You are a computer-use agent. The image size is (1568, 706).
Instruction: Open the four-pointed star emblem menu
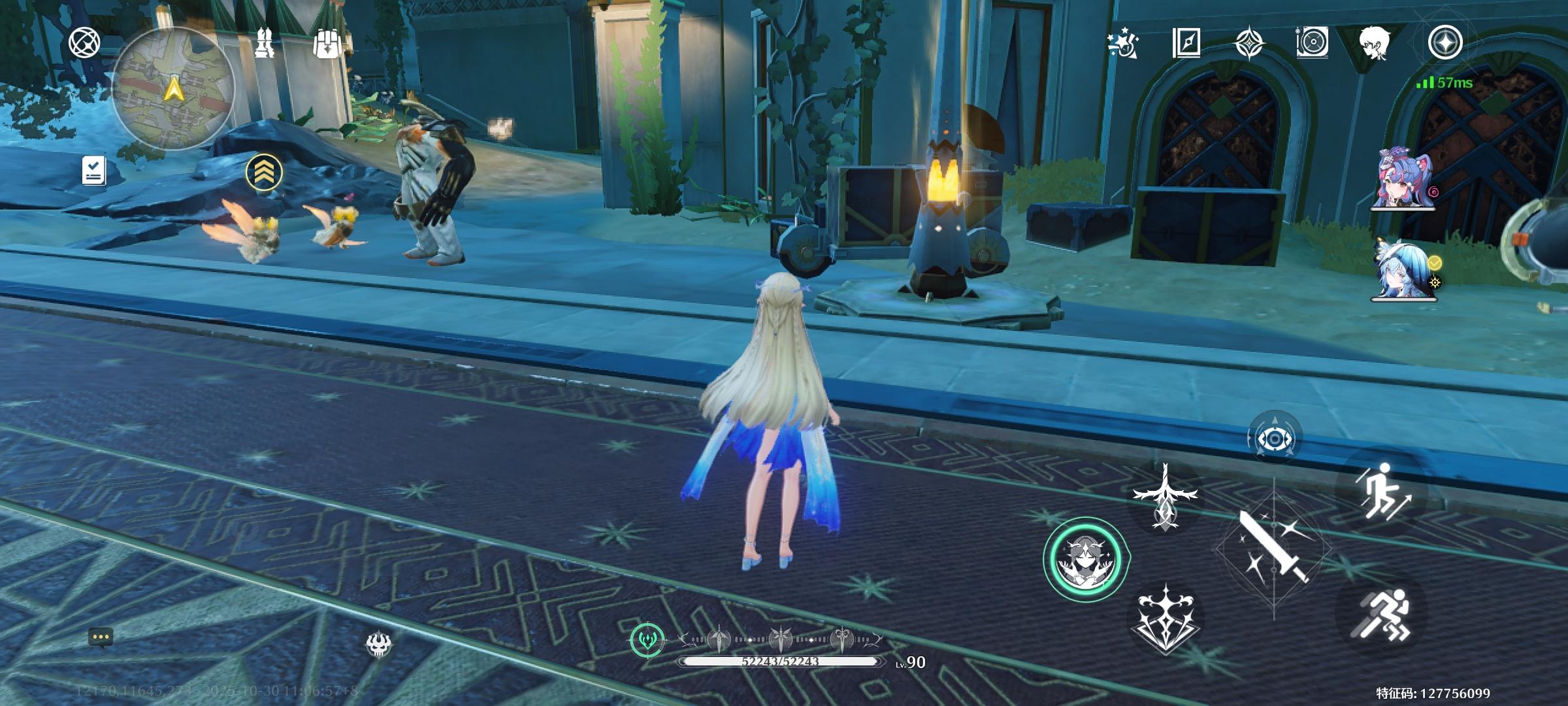[x=1250, y=43]
